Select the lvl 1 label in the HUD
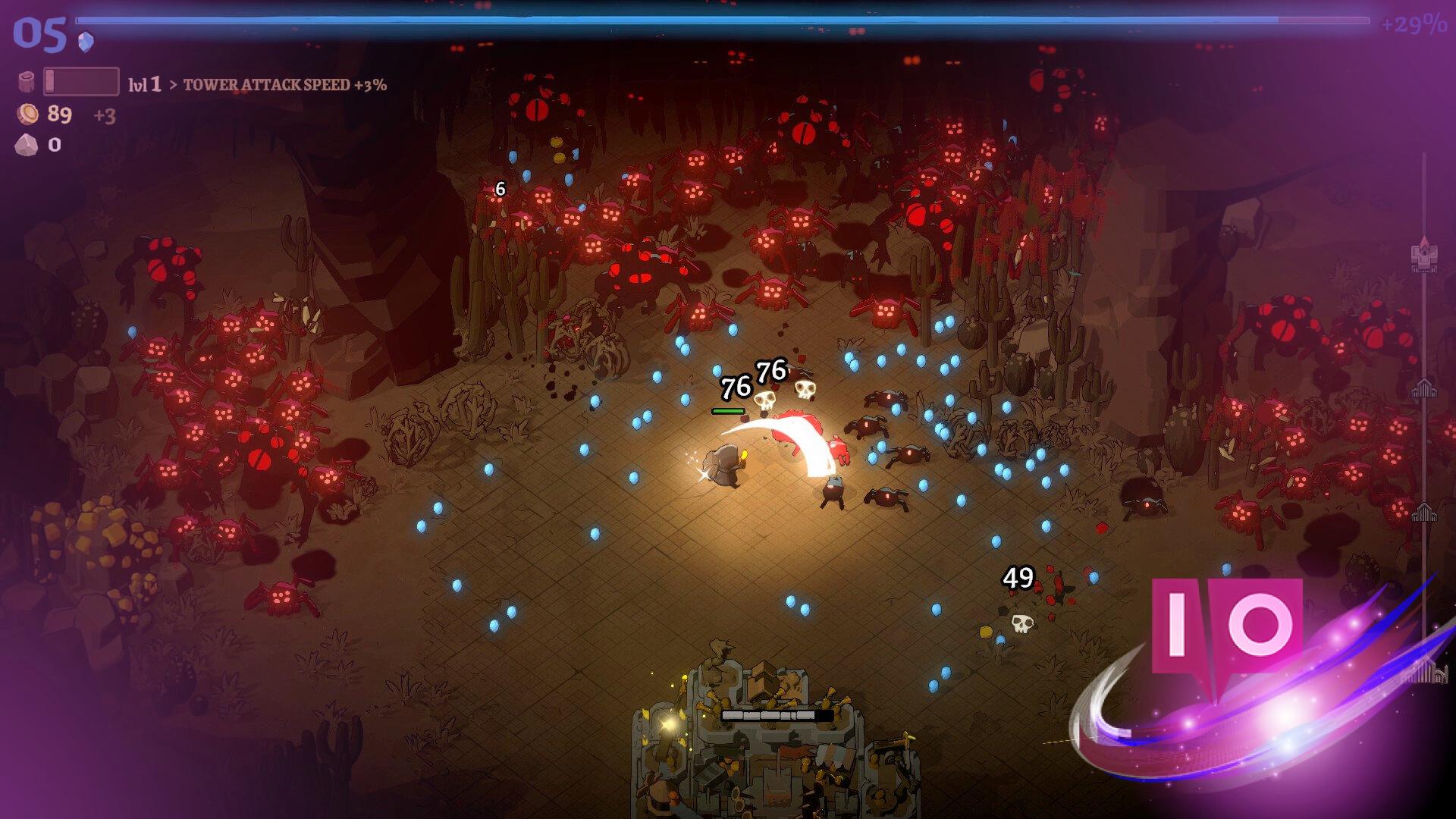The image size is (1456, 819). pos(145,84)
